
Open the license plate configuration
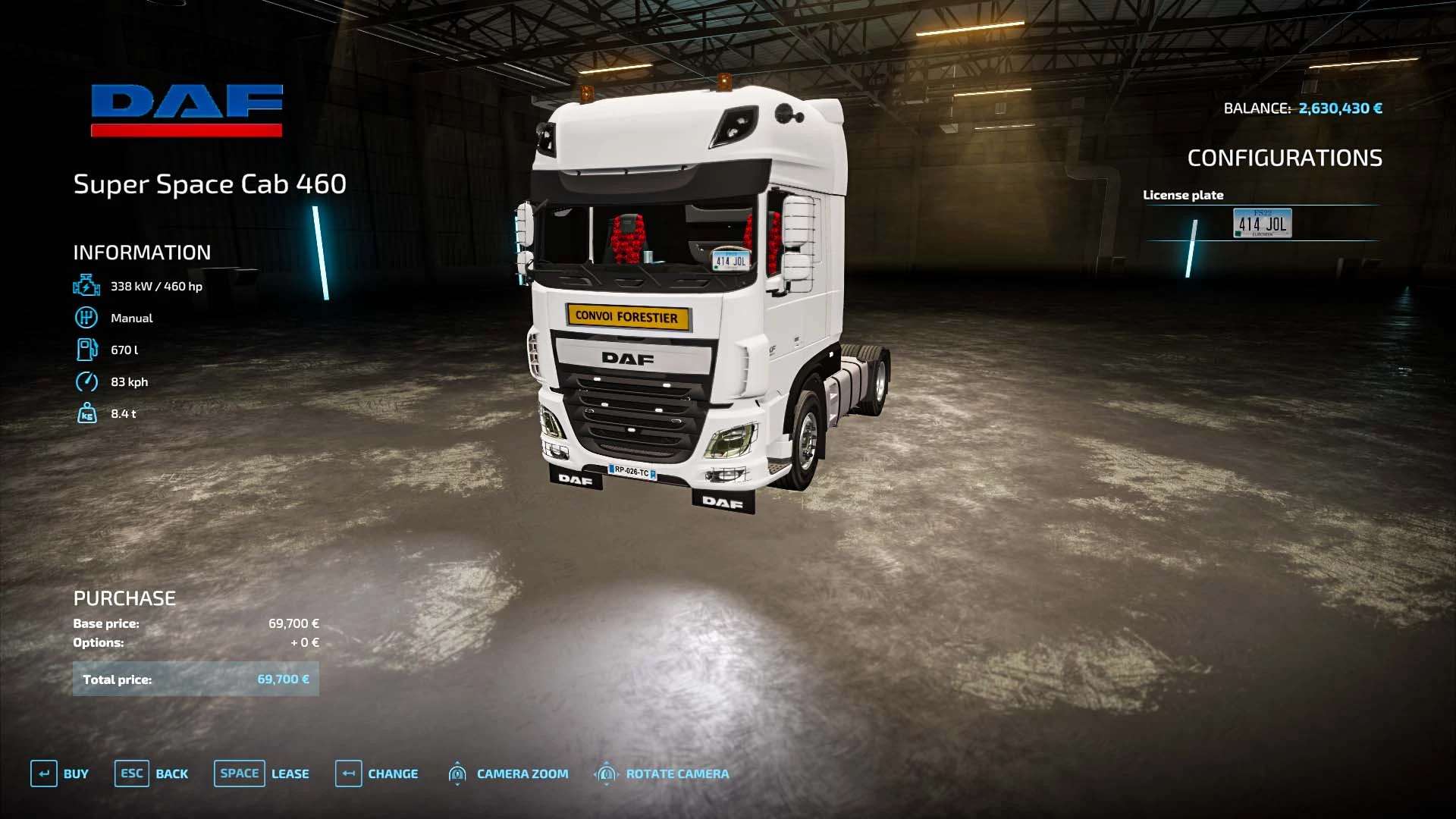point(1262,223)
